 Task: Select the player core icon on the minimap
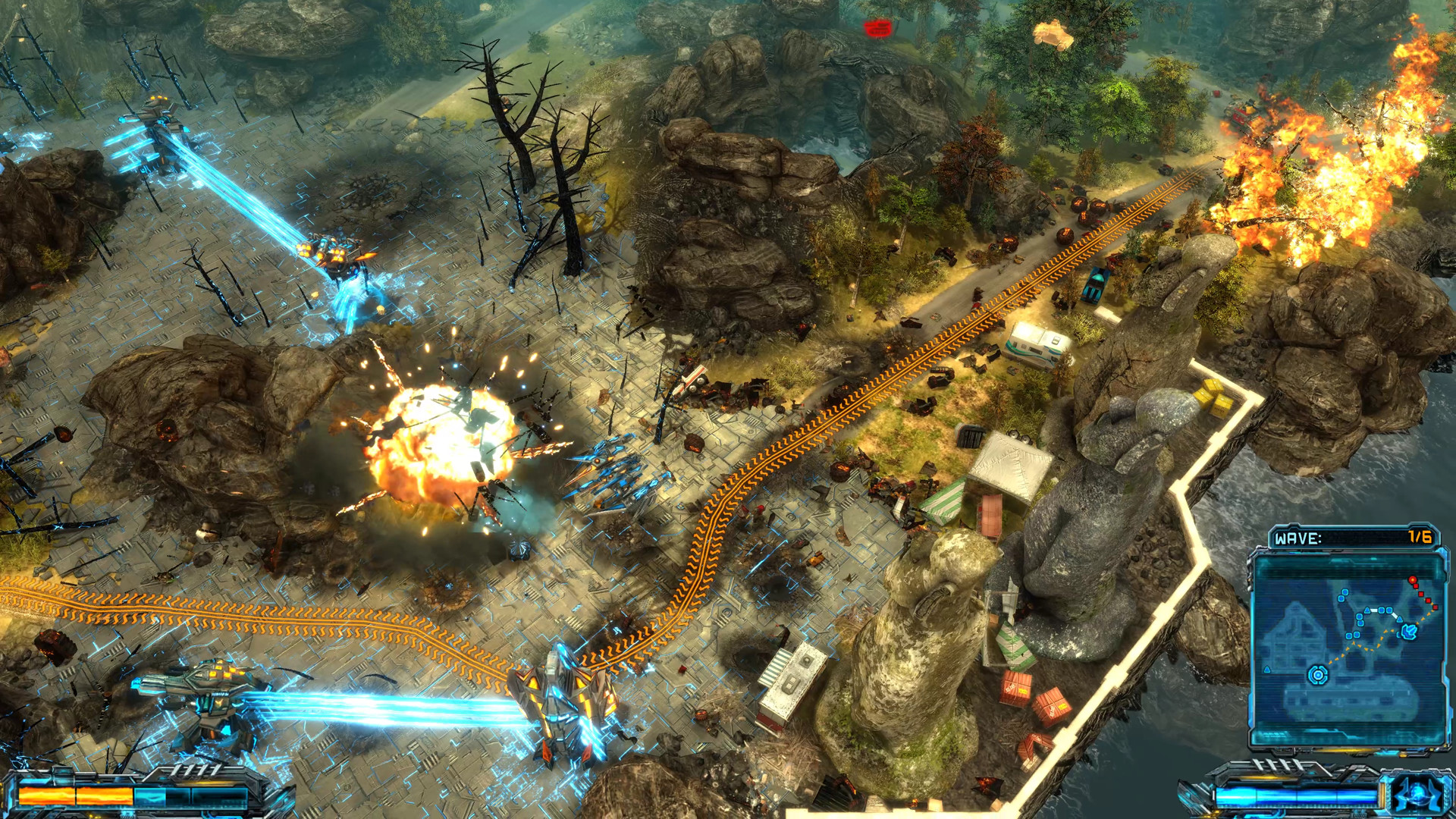tap(1318, 675)
